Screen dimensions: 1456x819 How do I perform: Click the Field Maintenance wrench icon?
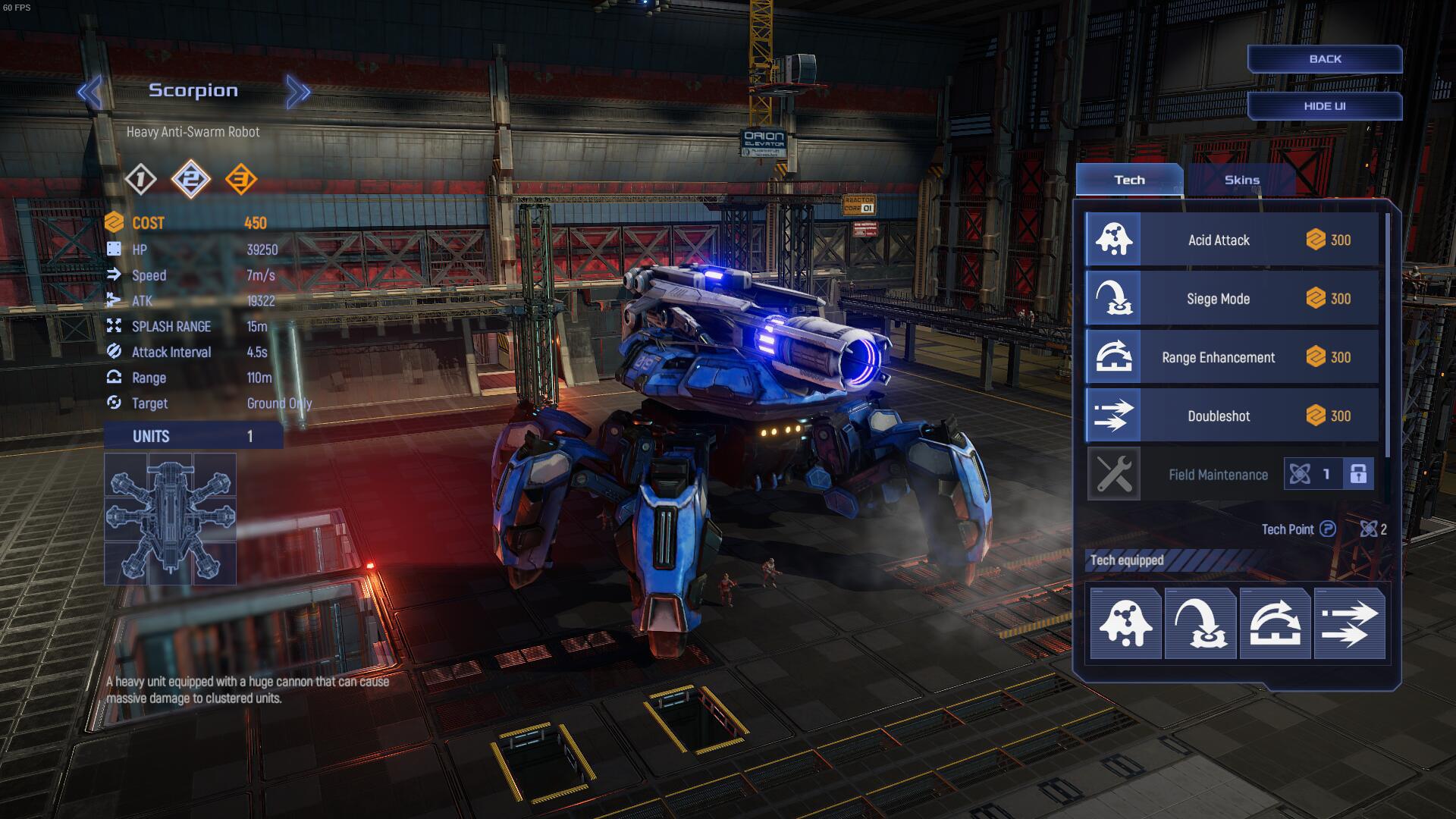[1114, 474]
